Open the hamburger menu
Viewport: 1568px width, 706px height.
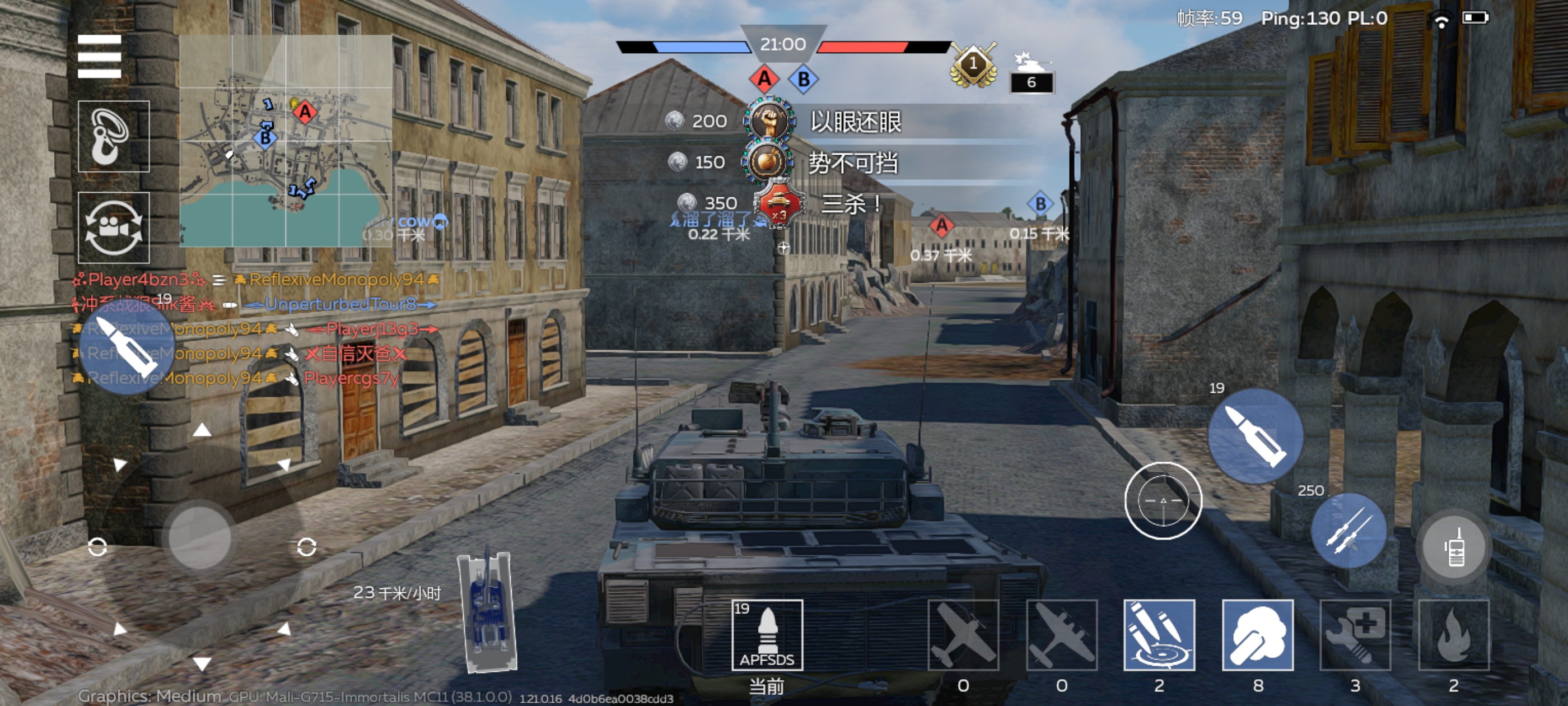[x=99, y=57]
